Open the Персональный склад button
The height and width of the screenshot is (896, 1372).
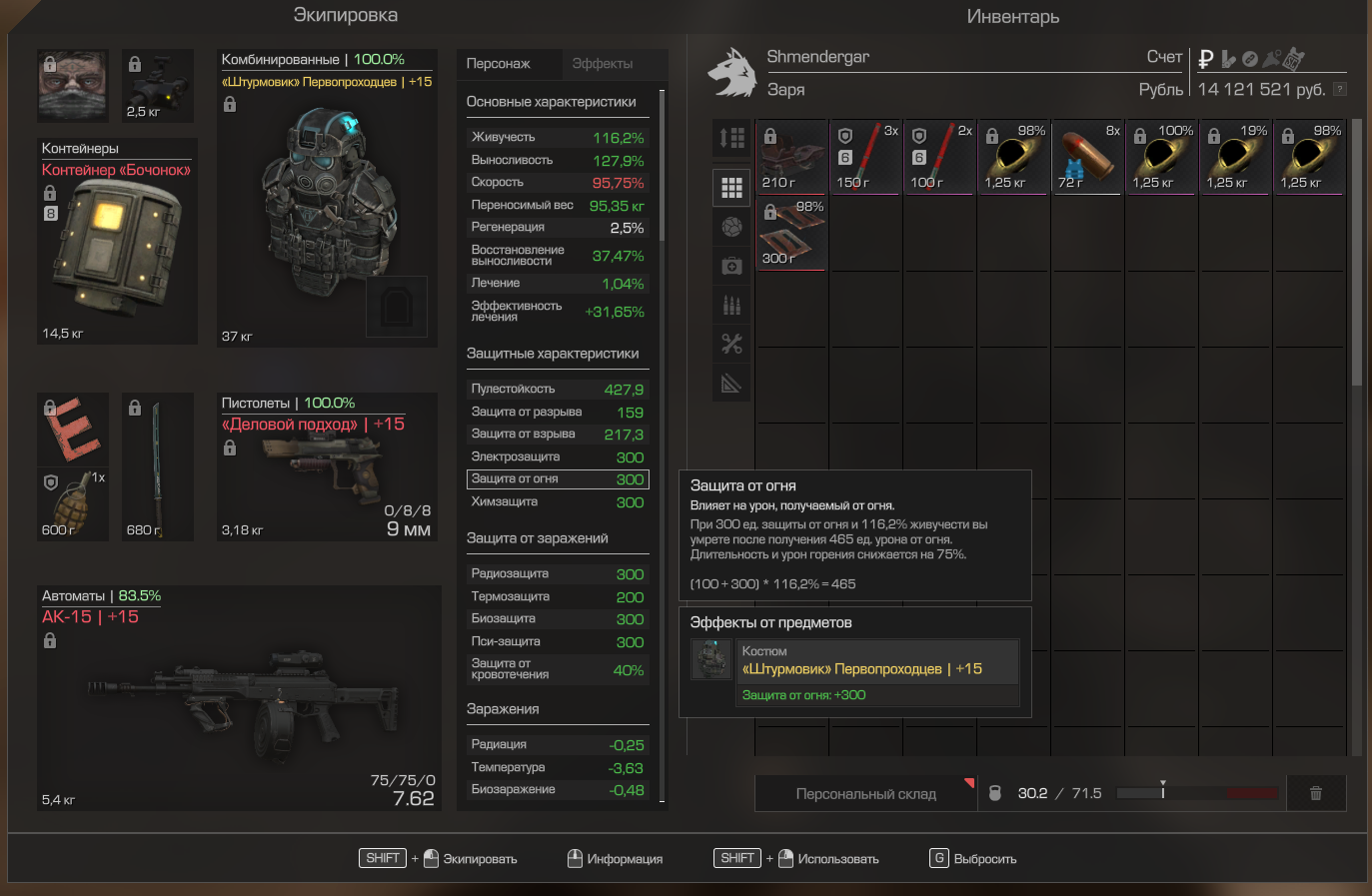pyautogui.click(x=865, y=794)
